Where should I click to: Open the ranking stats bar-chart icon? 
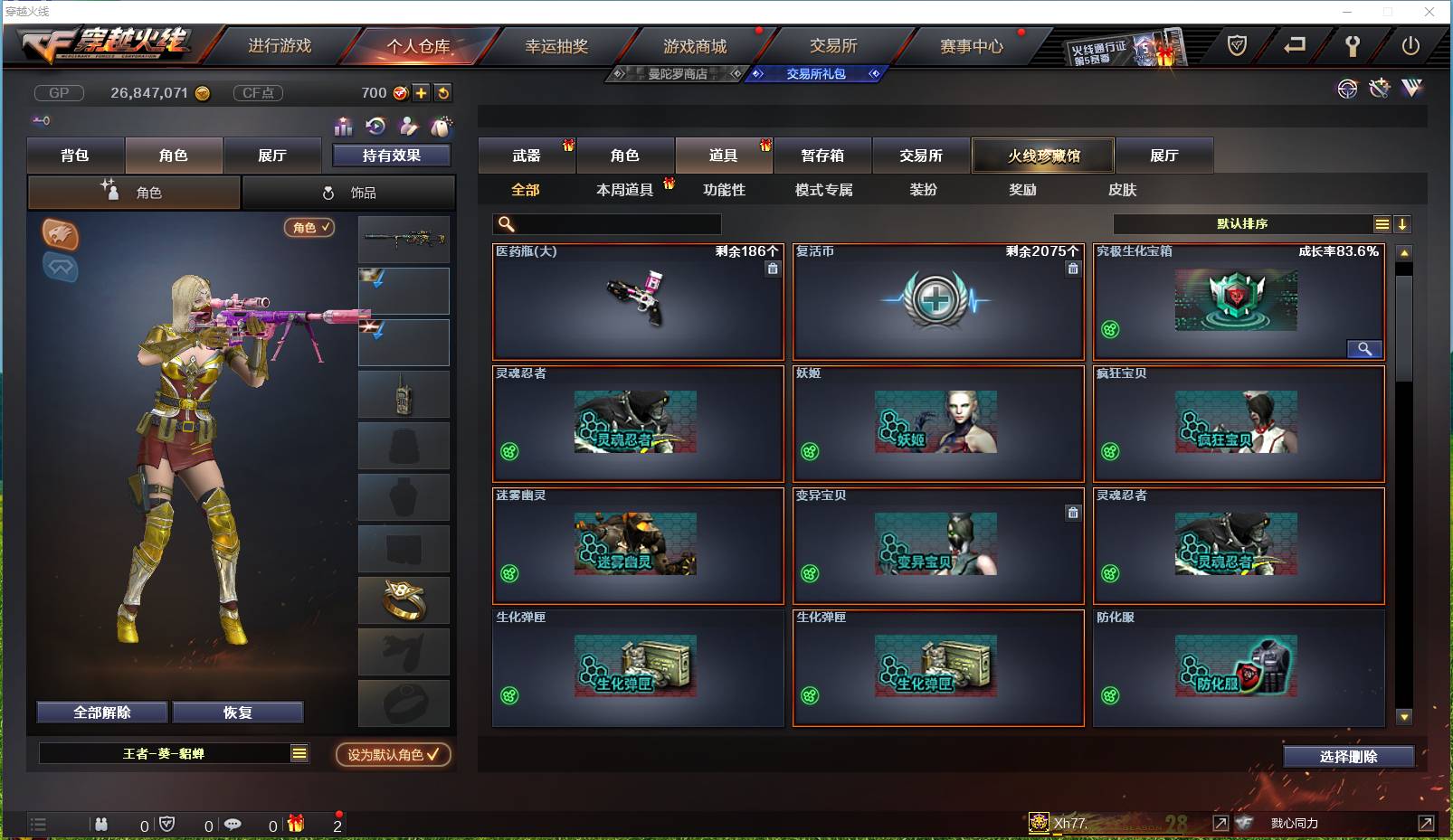pyautogui.click(x=342, y=126)
